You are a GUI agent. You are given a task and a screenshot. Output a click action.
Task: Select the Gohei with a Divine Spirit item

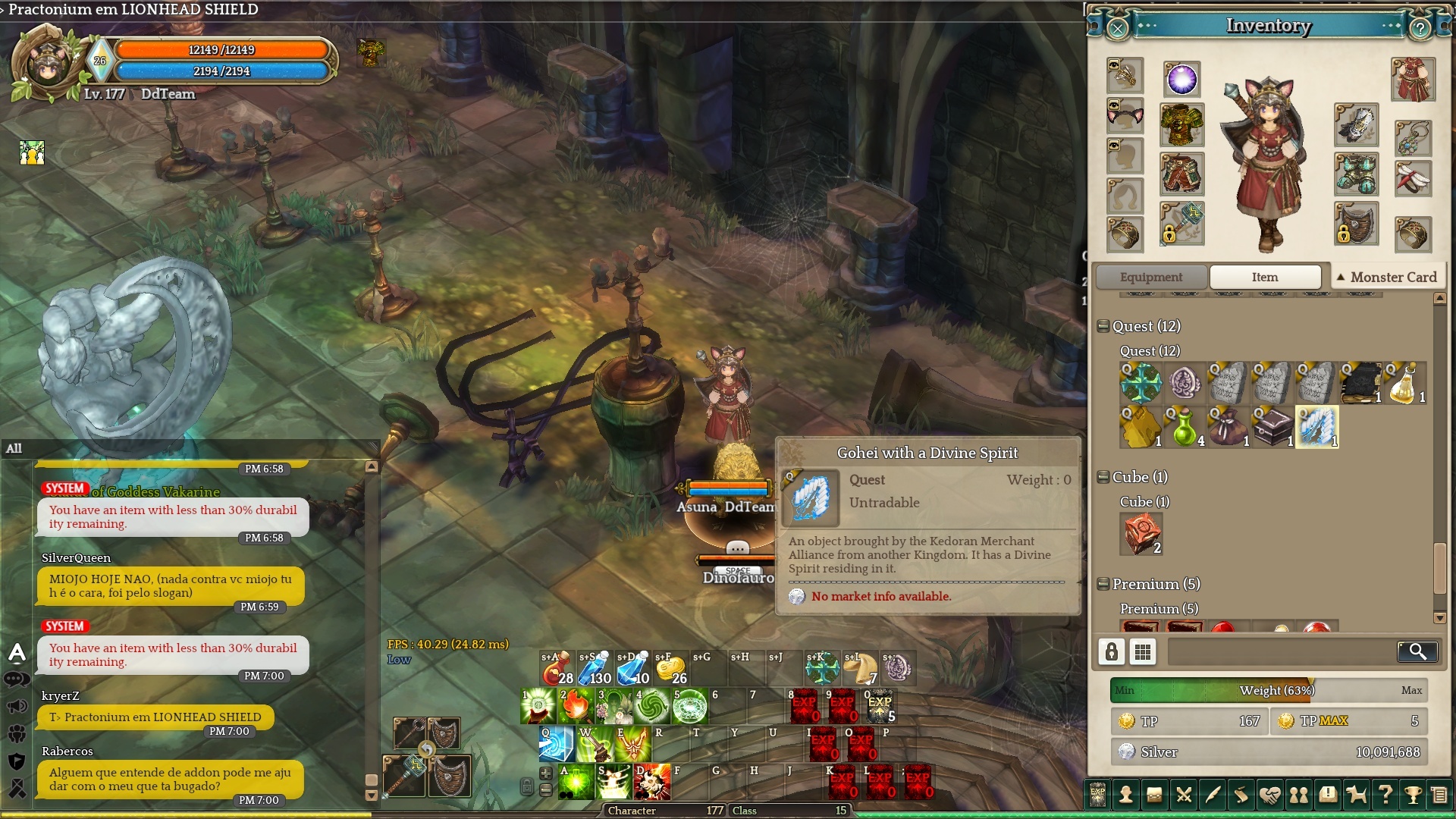pos(1316,427)
